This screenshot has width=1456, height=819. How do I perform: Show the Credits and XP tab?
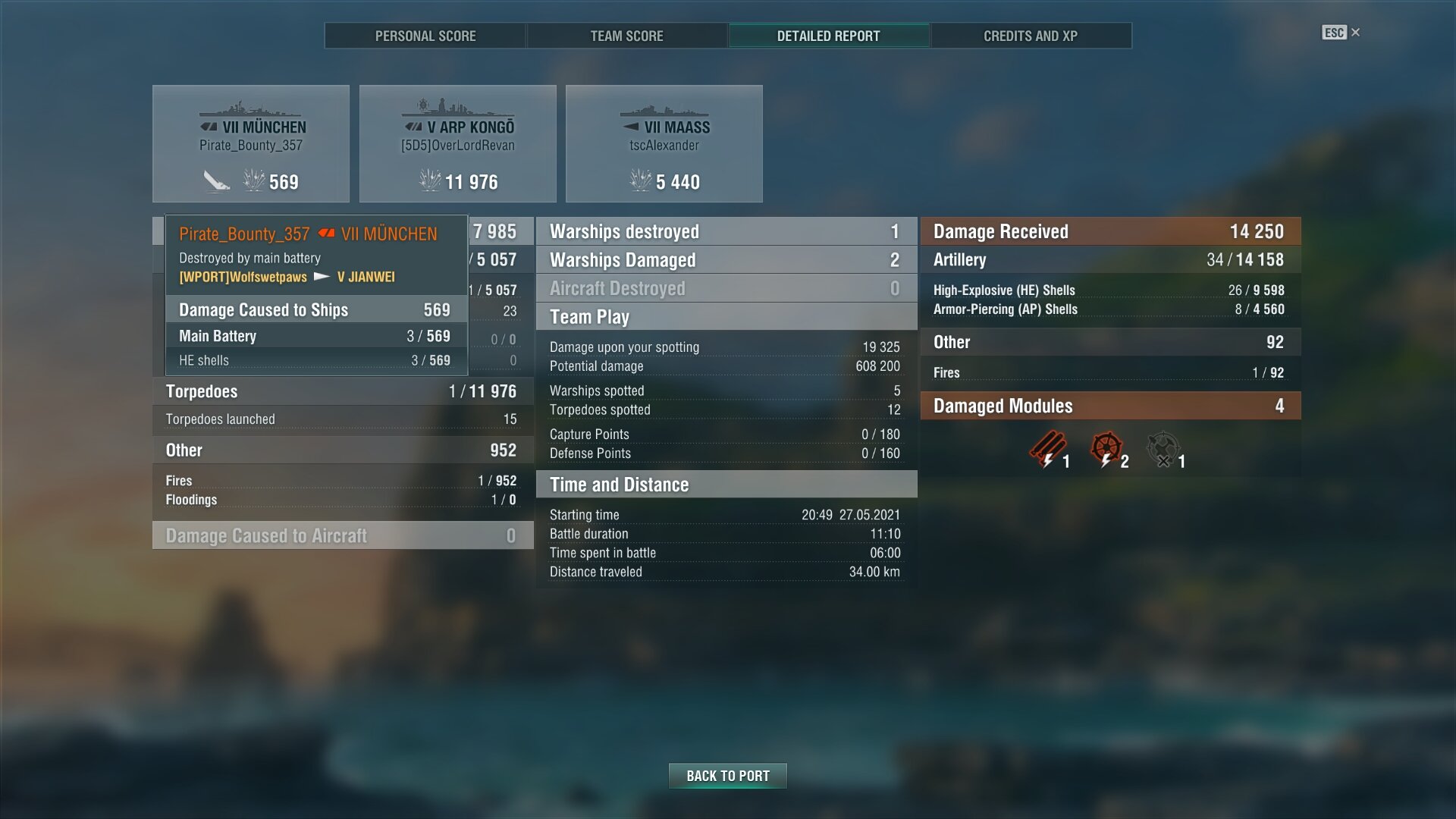tap(1030, 36)
